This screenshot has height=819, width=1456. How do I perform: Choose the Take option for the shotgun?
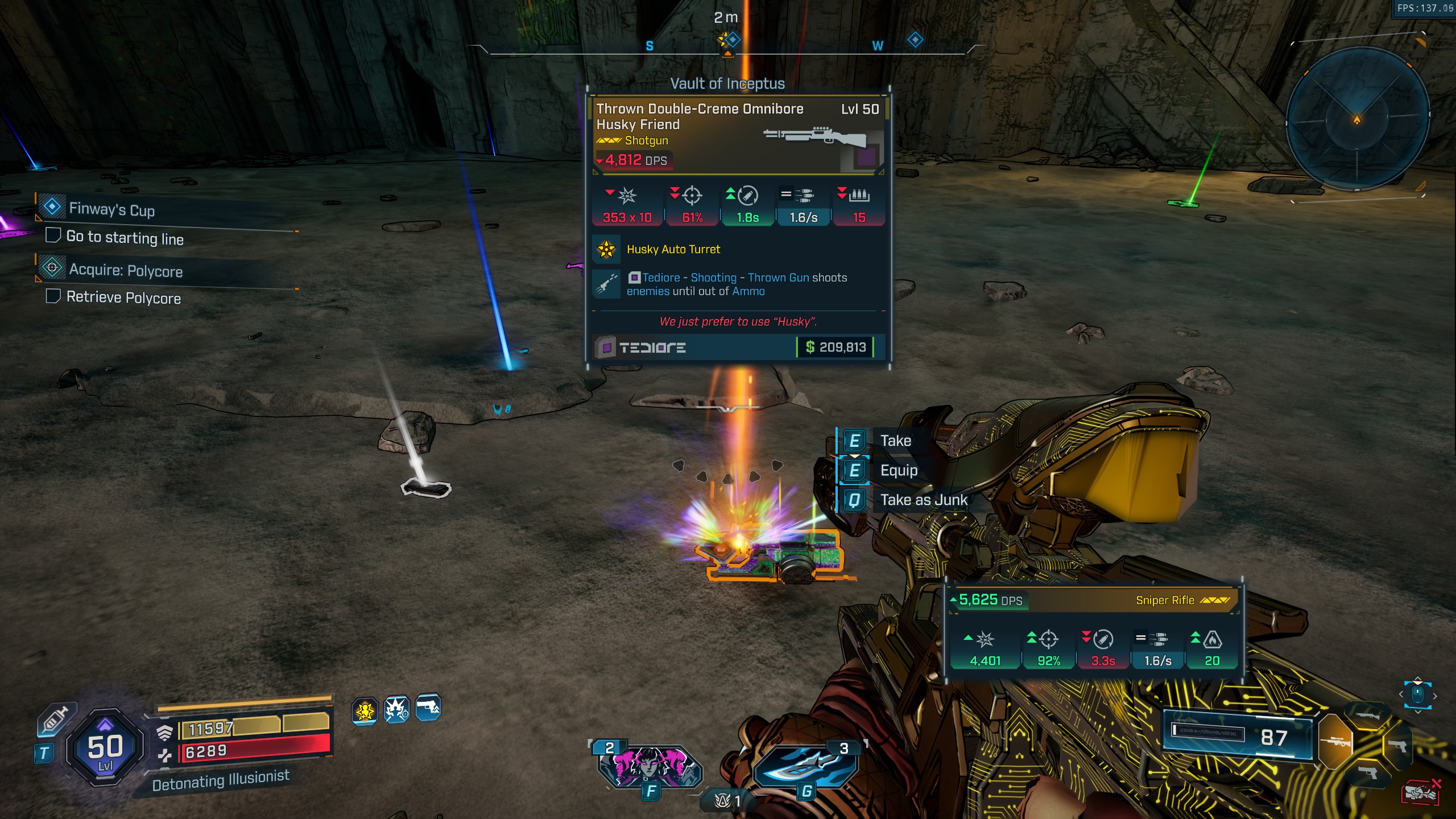(895, 441)
